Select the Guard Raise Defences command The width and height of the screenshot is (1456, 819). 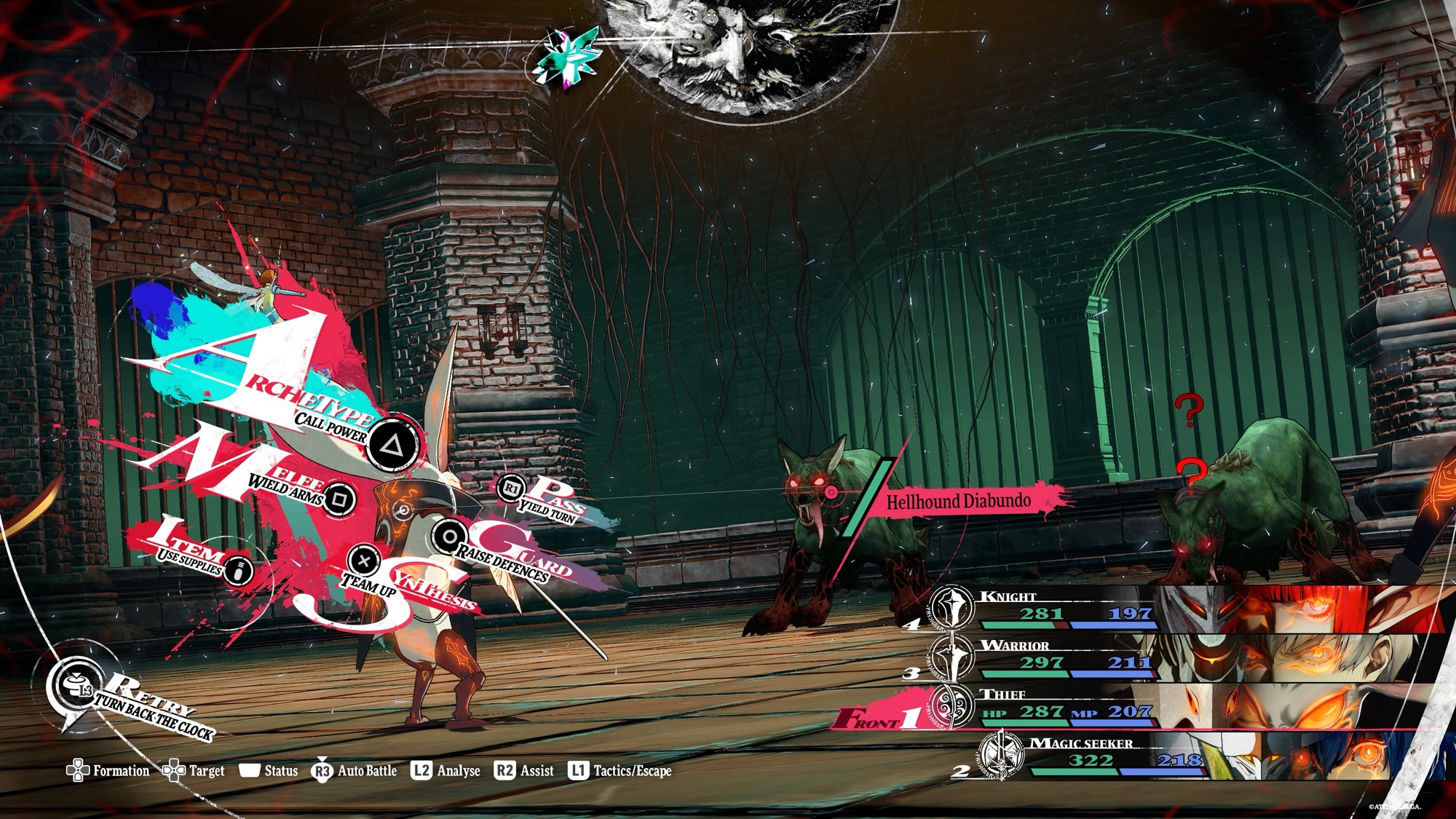coord(449,537)
